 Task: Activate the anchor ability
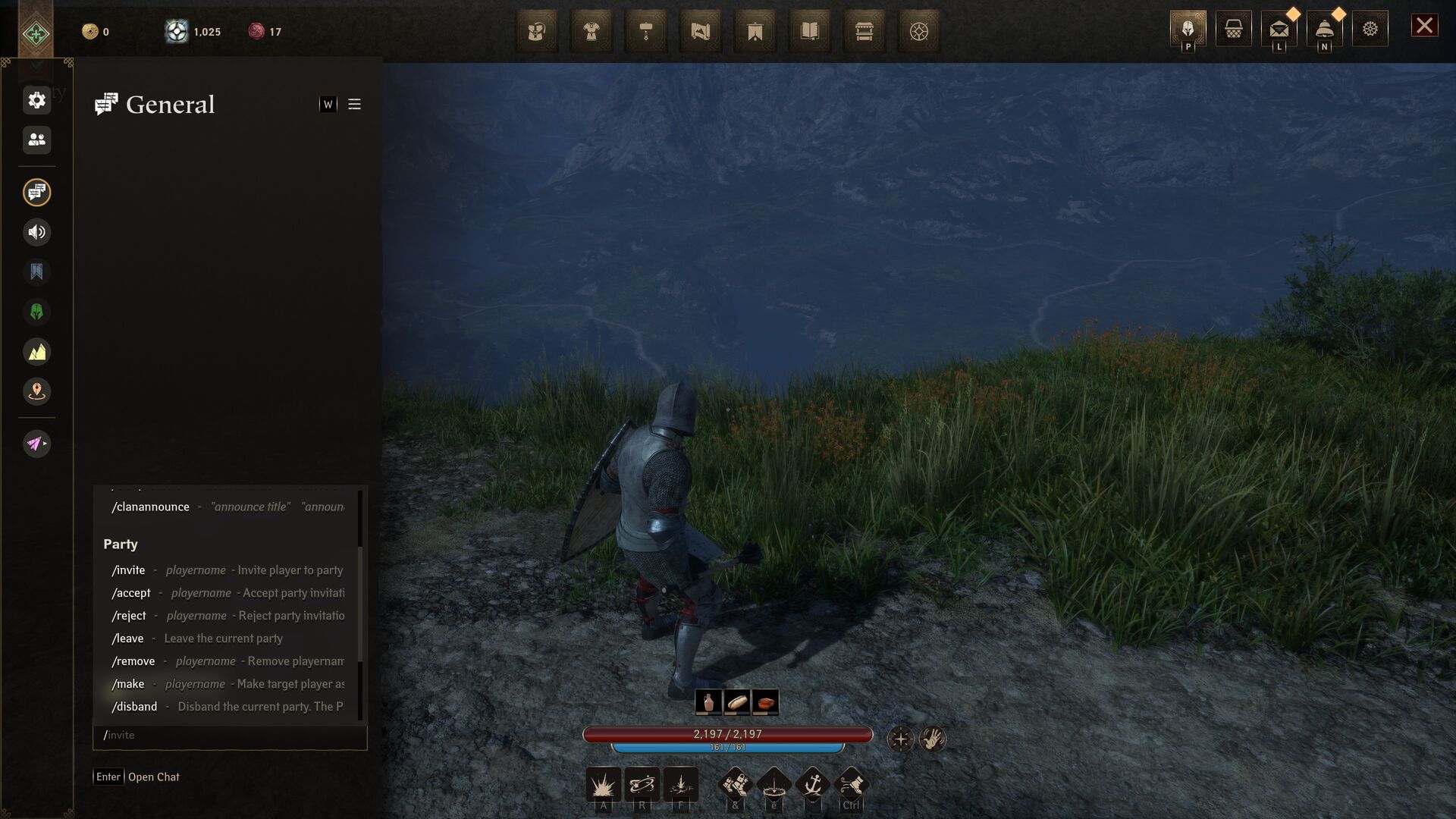[813, 784]
